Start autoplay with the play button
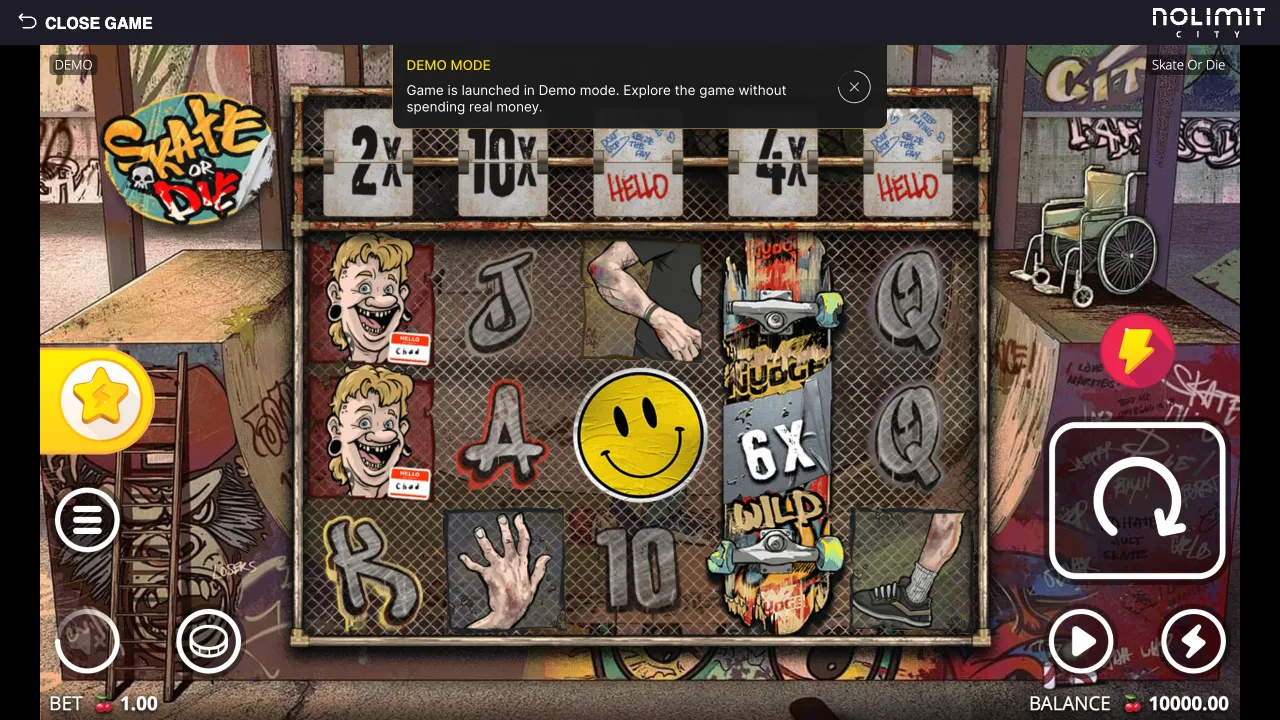 (x=1081, y=641)
